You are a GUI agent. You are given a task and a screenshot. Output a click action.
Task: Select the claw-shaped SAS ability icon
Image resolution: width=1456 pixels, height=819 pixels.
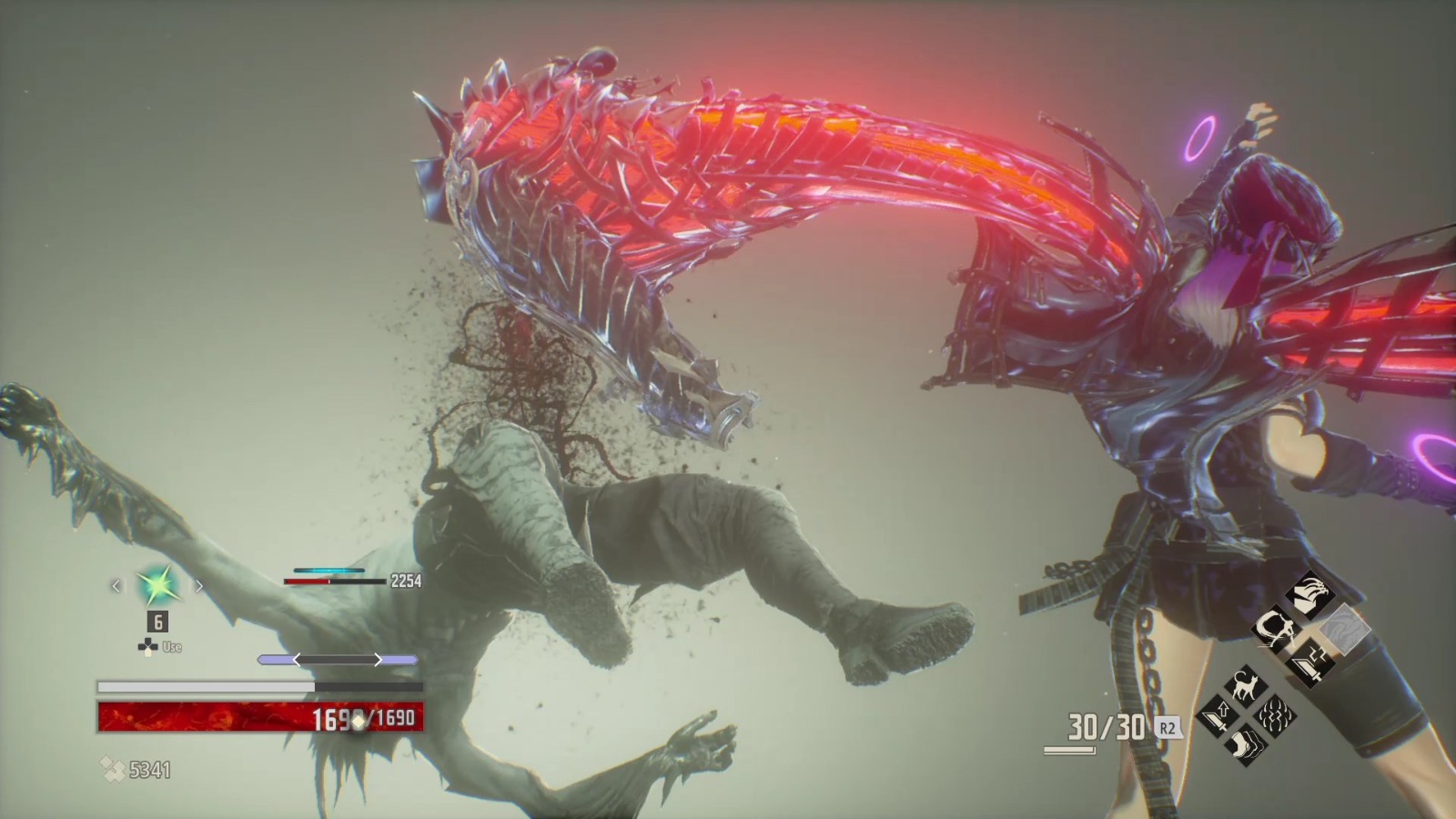[x=1311, y=593]
